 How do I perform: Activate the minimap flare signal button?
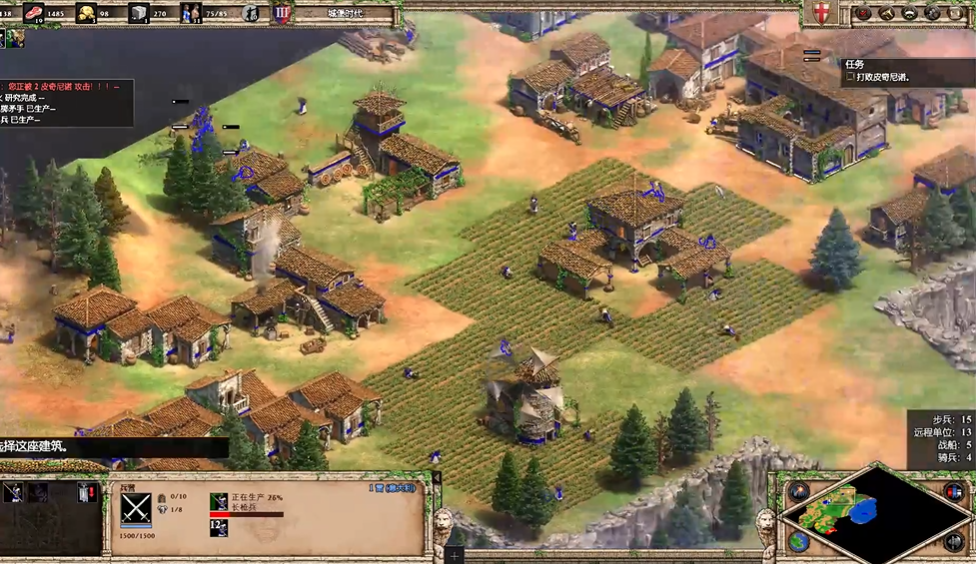(x=799, y=492)
